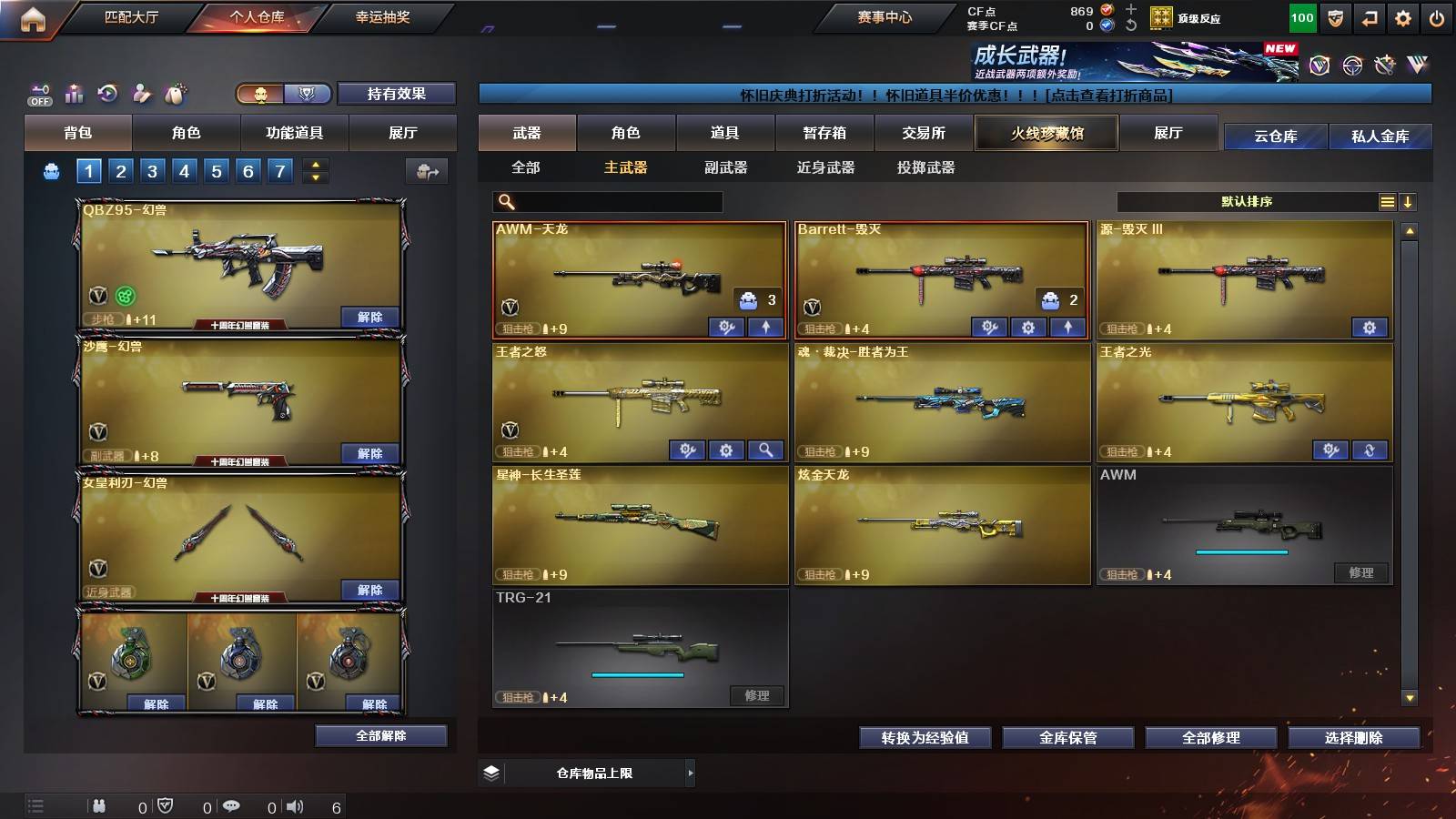Click the egg decoration icon in left toolbar
The width and height of the screenshot is (1456, 819).
click(175, 92)
